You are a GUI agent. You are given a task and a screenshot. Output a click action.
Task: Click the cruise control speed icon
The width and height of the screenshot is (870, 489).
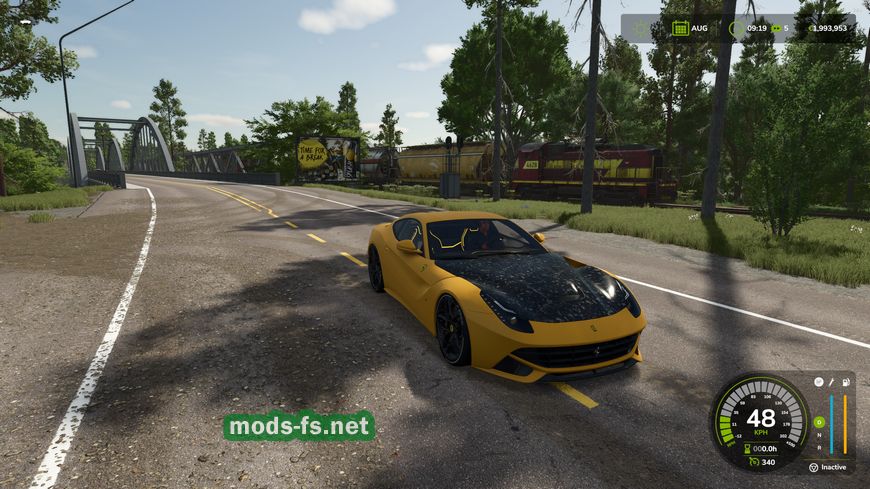point(754,461)
